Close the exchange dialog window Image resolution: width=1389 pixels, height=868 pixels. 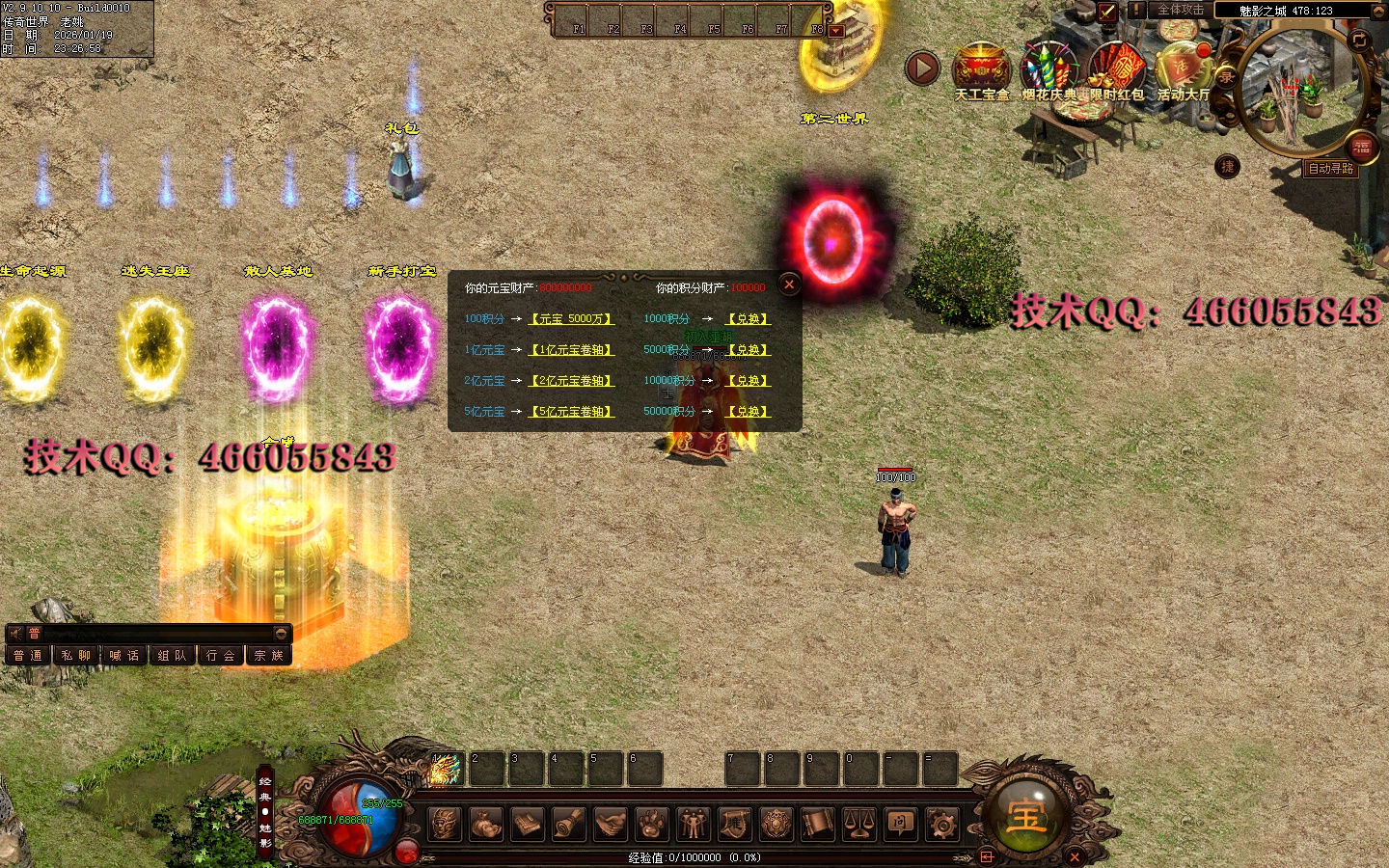(789, 284)
